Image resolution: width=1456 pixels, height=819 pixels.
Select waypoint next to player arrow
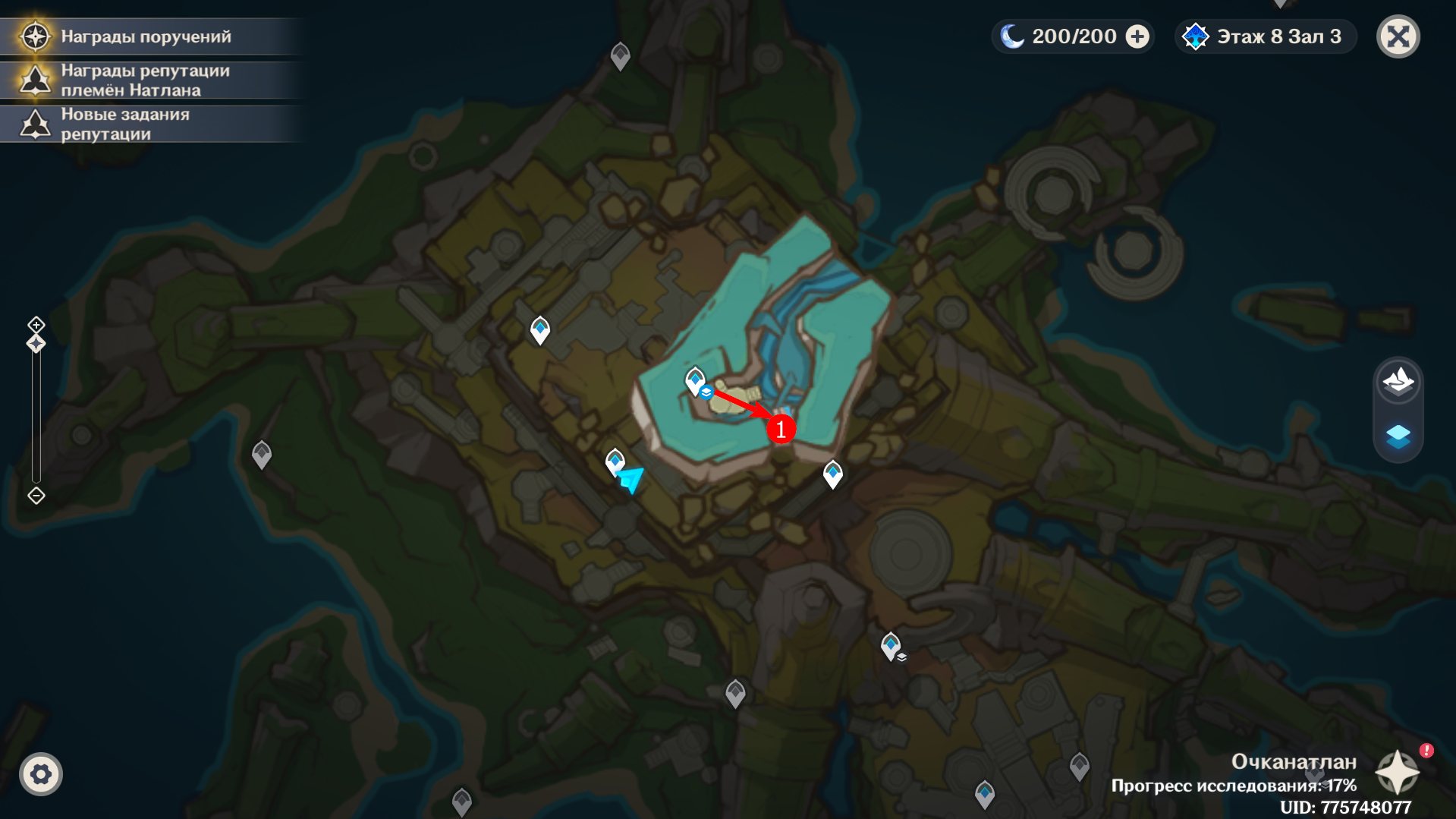pos(615,460)
